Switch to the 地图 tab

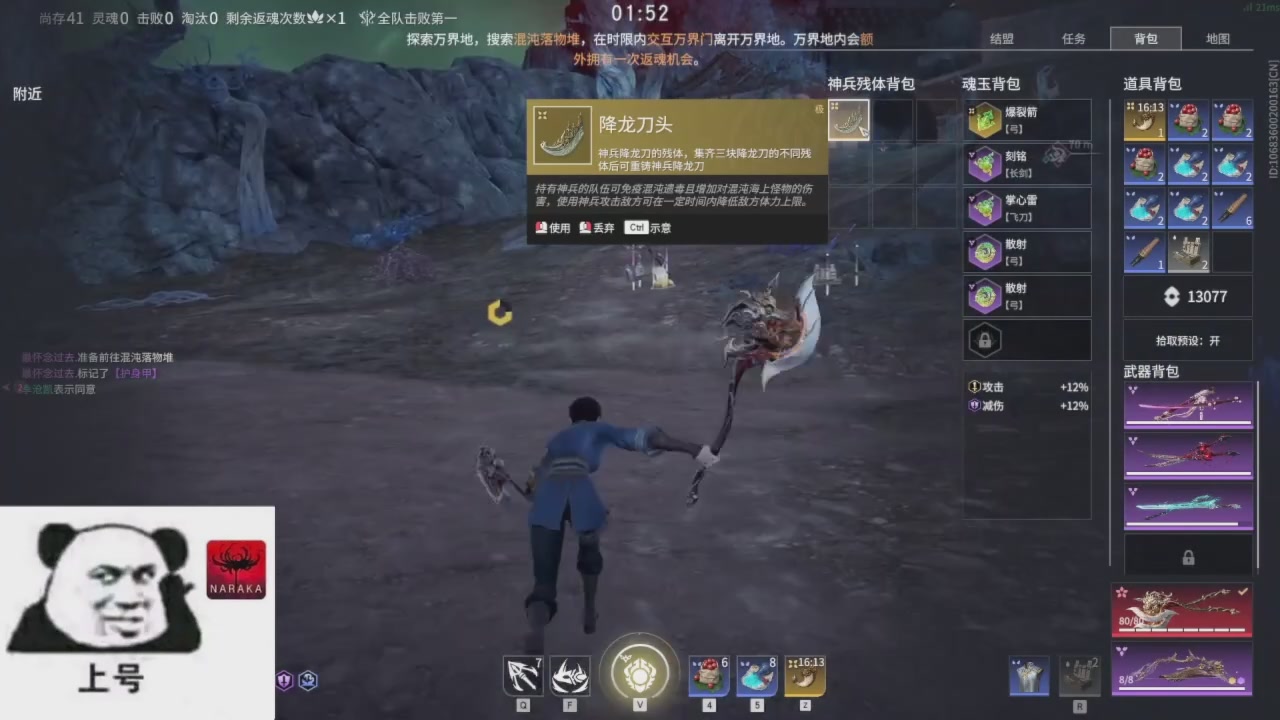1218,39
